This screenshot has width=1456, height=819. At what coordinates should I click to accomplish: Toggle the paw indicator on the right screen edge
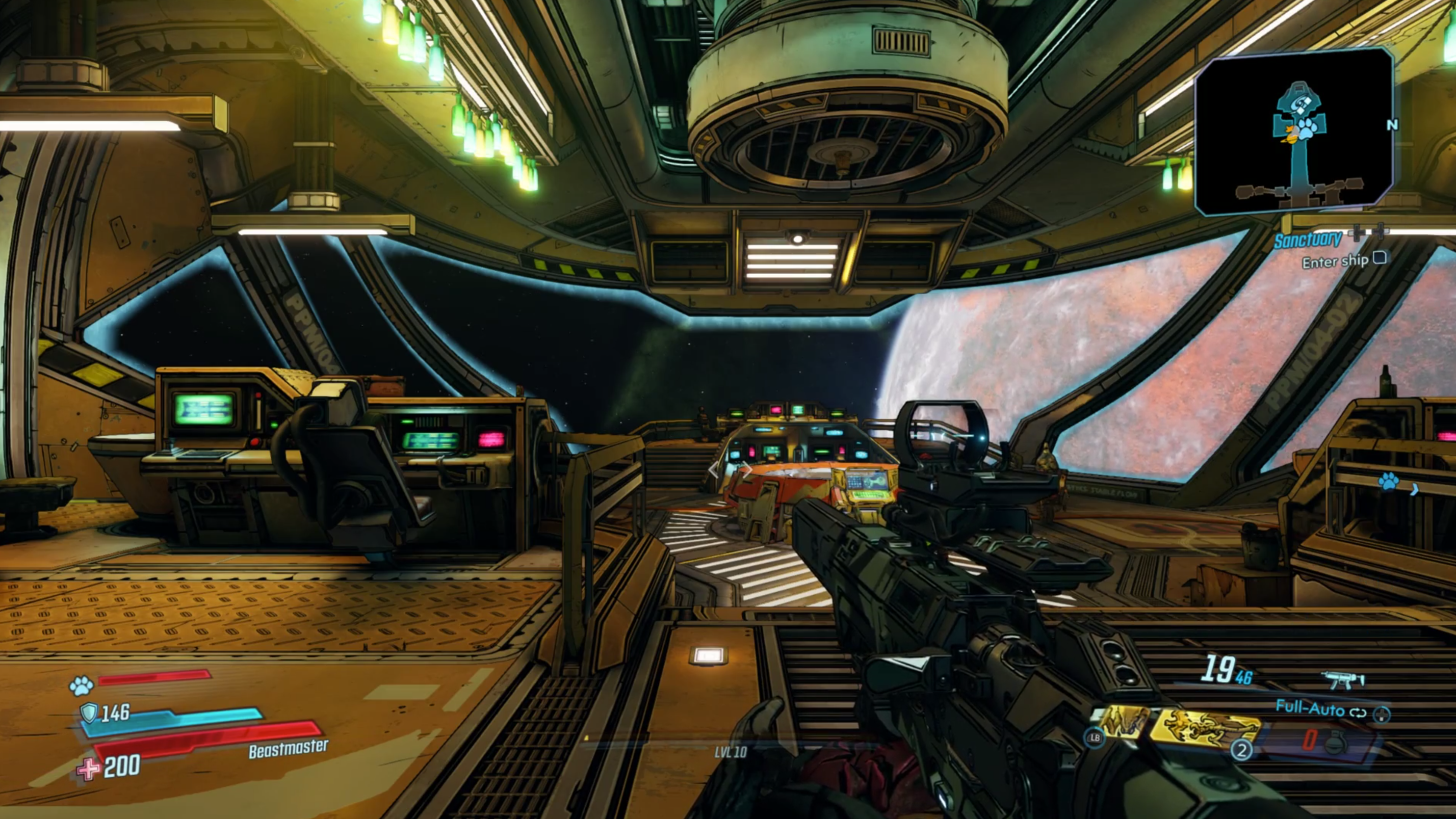pos(1389,482)
